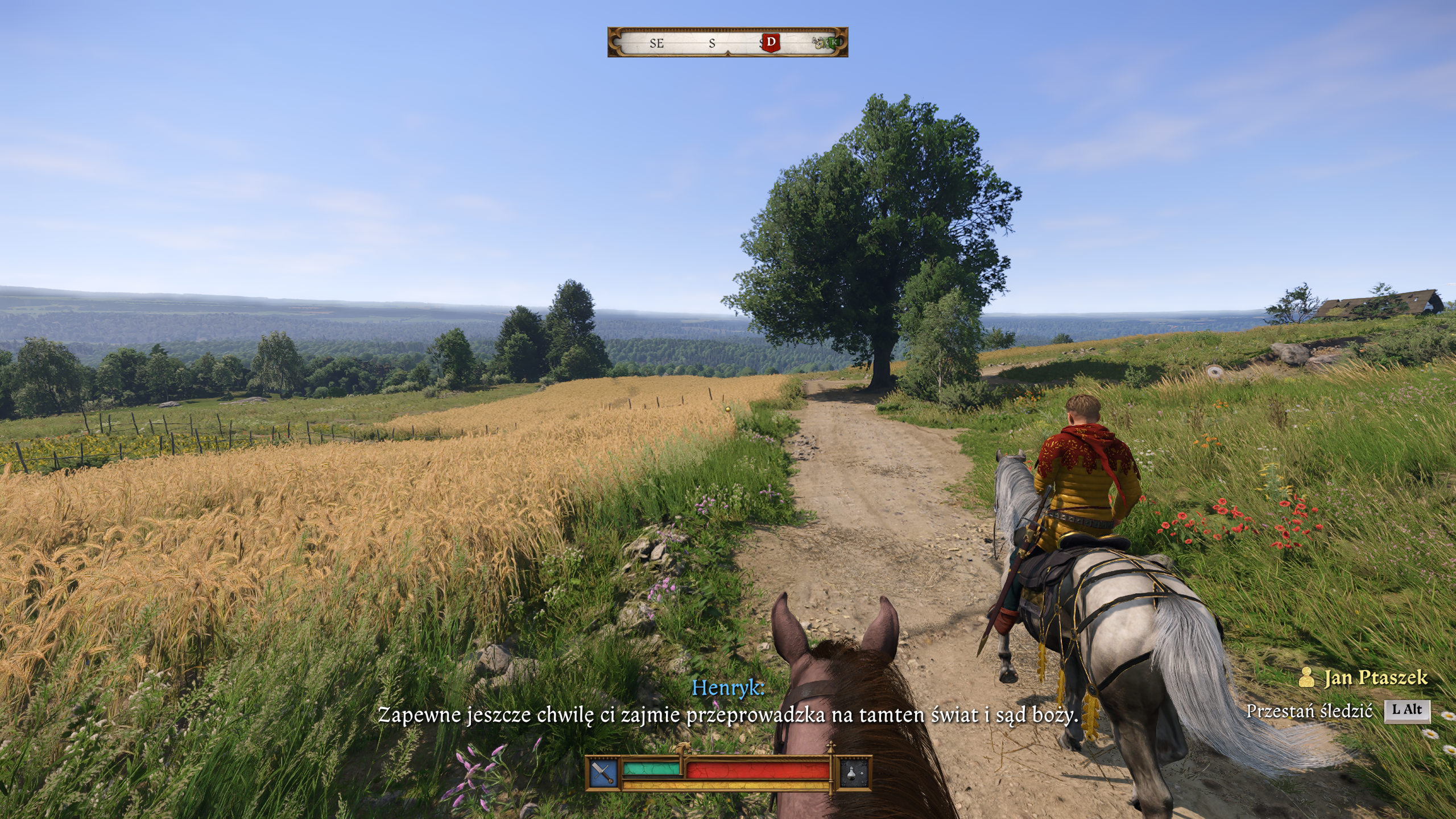Click the archery target marker on the compass
Viewport: 1456px width, 819px height.
click(x=820, y=43)
